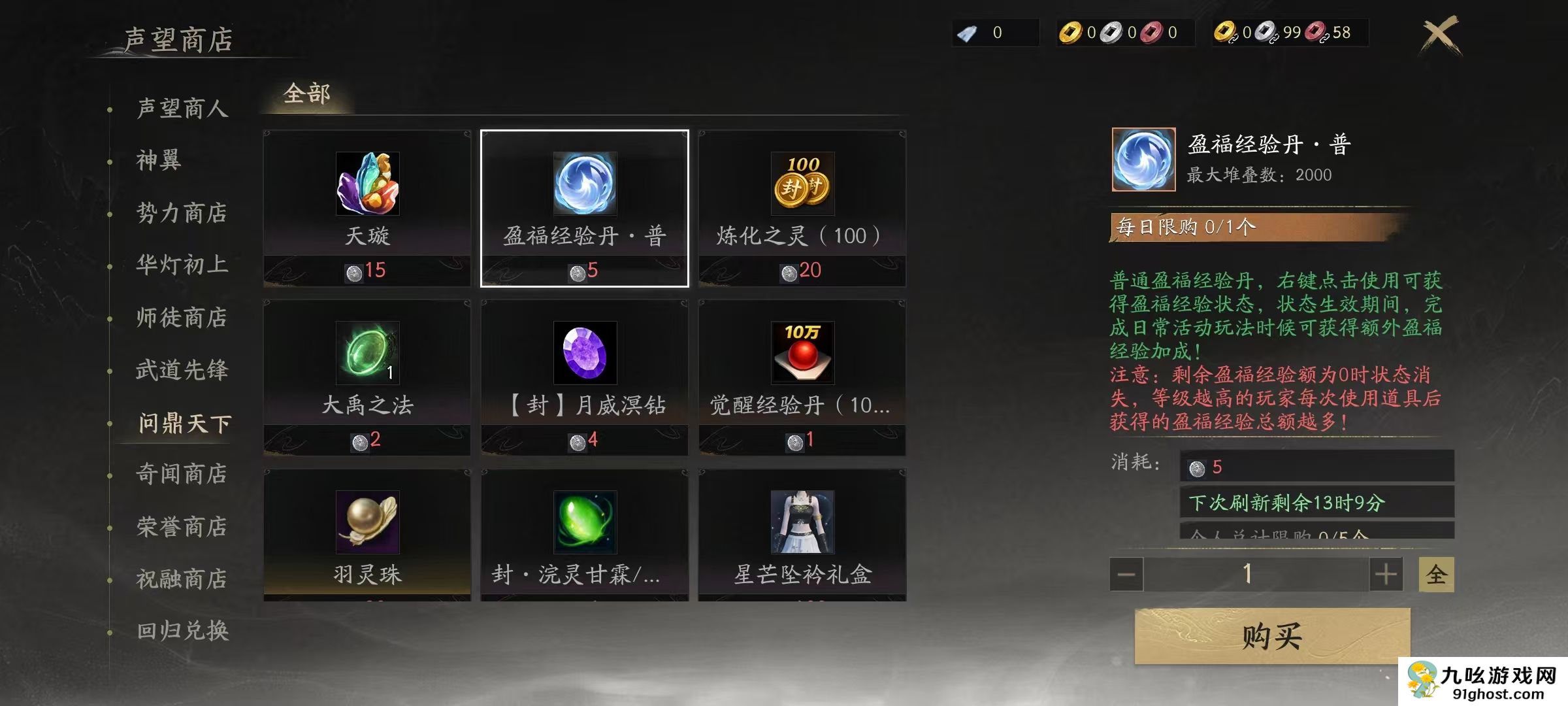The height and width of the screenshot is (706, 1568).
Task: Click the pink coin showing 58
Action: click(x=1315, y=33)
